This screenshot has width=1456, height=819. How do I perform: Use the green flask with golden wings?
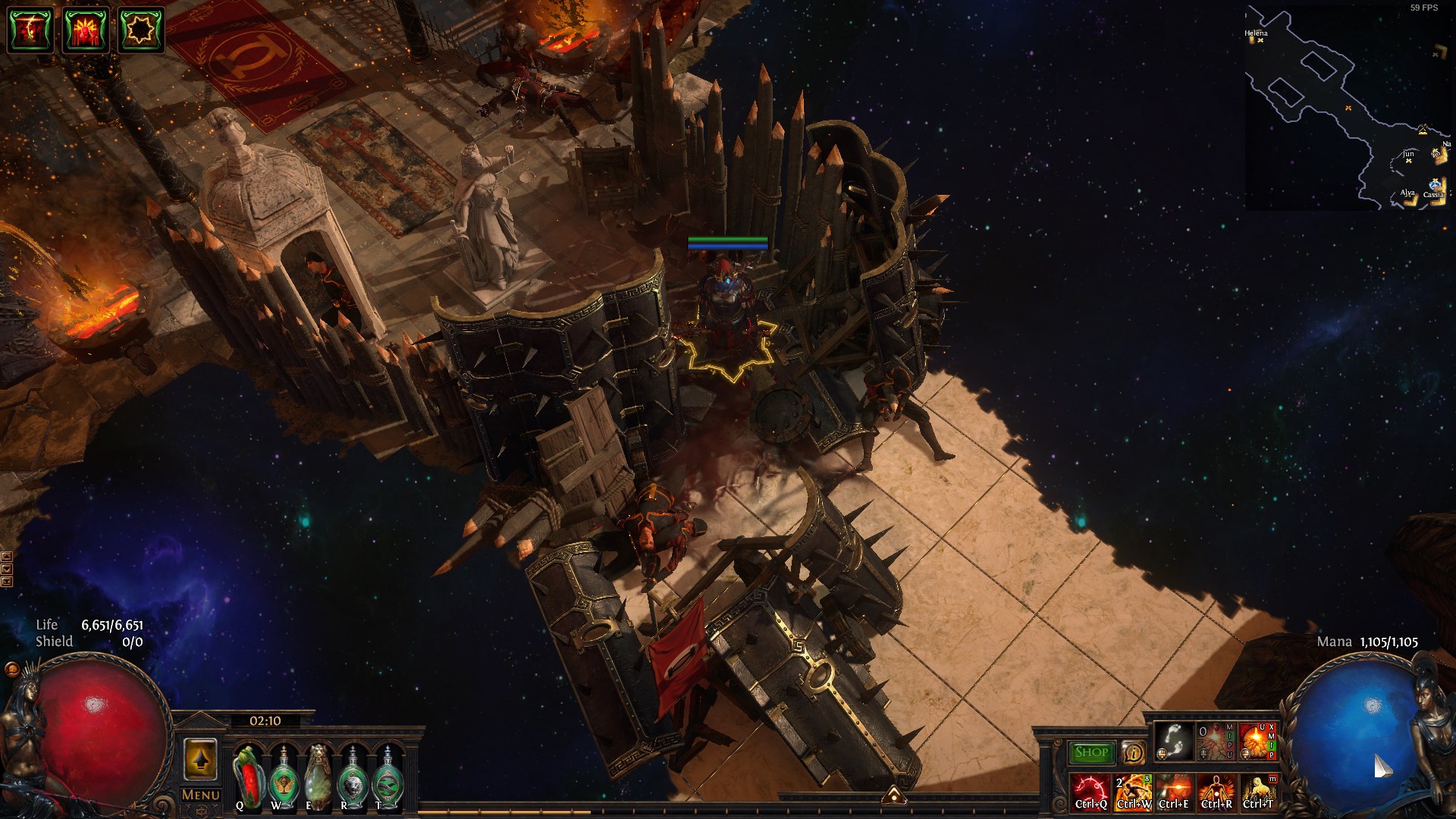283,776
